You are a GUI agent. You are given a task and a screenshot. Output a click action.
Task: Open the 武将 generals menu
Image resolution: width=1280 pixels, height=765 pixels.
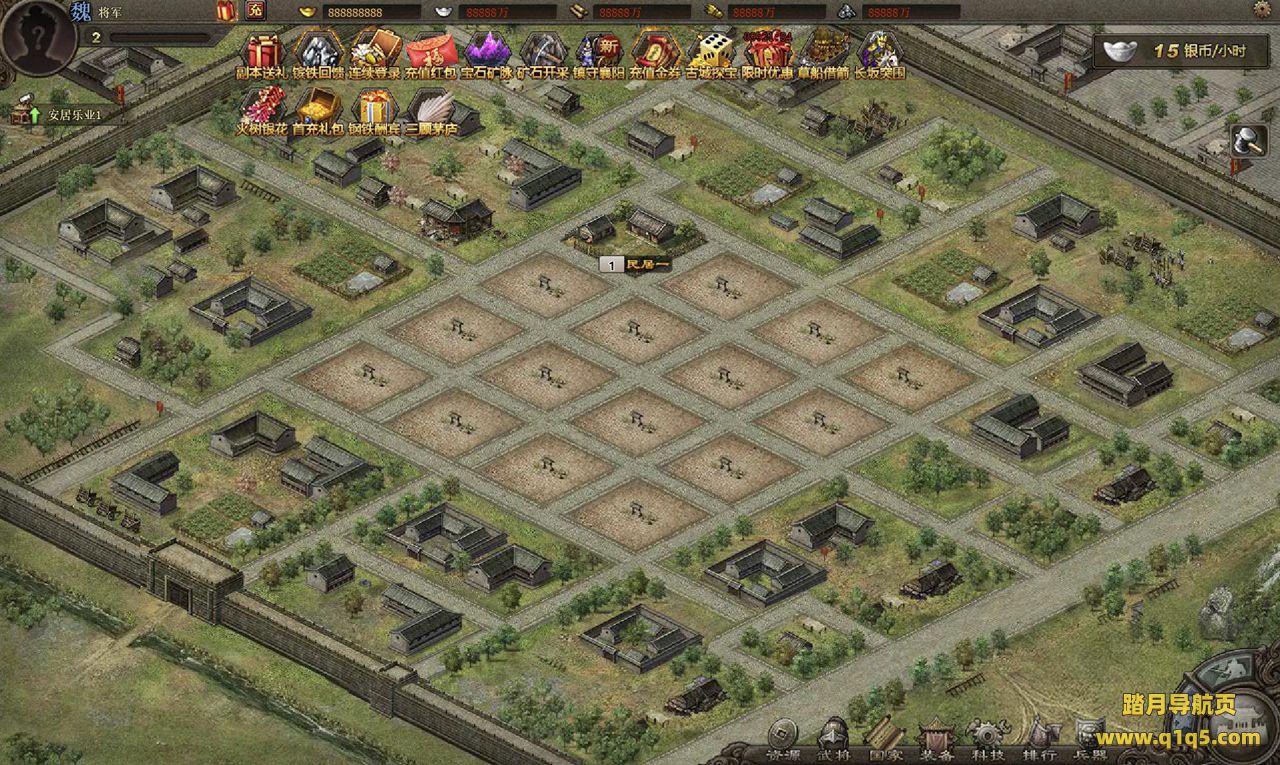click(833, 739)
